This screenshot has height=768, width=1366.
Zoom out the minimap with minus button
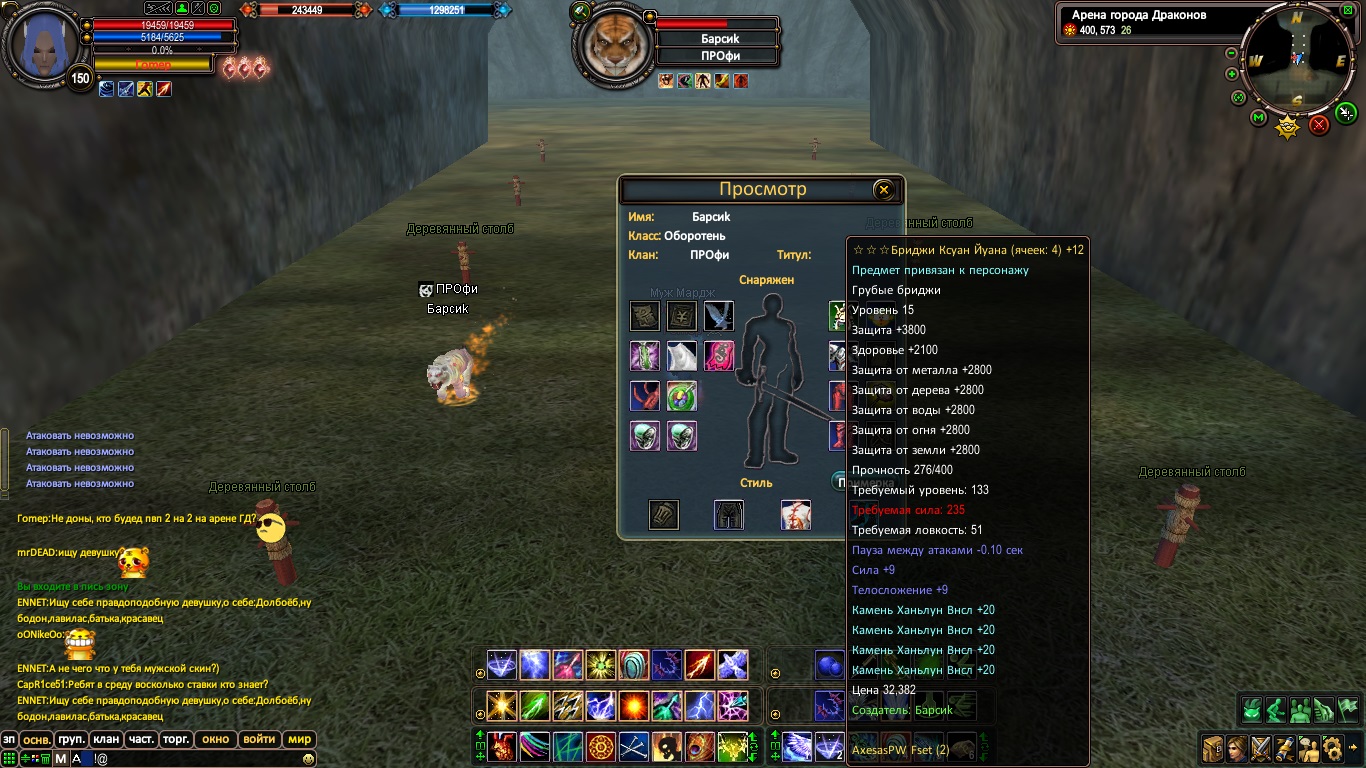[x=1232, y=54]
